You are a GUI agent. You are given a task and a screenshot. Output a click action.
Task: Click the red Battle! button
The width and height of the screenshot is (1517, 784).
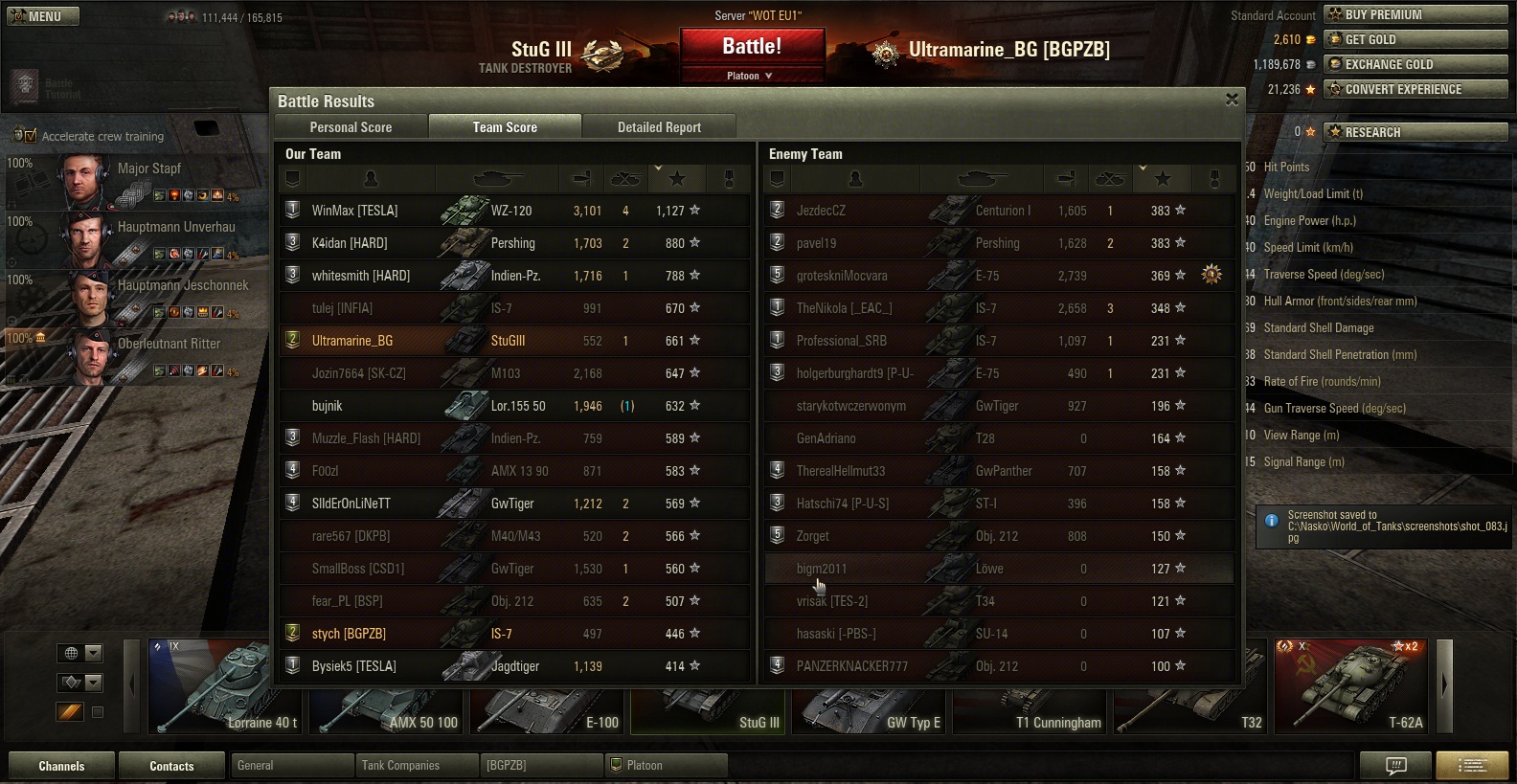click(x=752, y=47)
